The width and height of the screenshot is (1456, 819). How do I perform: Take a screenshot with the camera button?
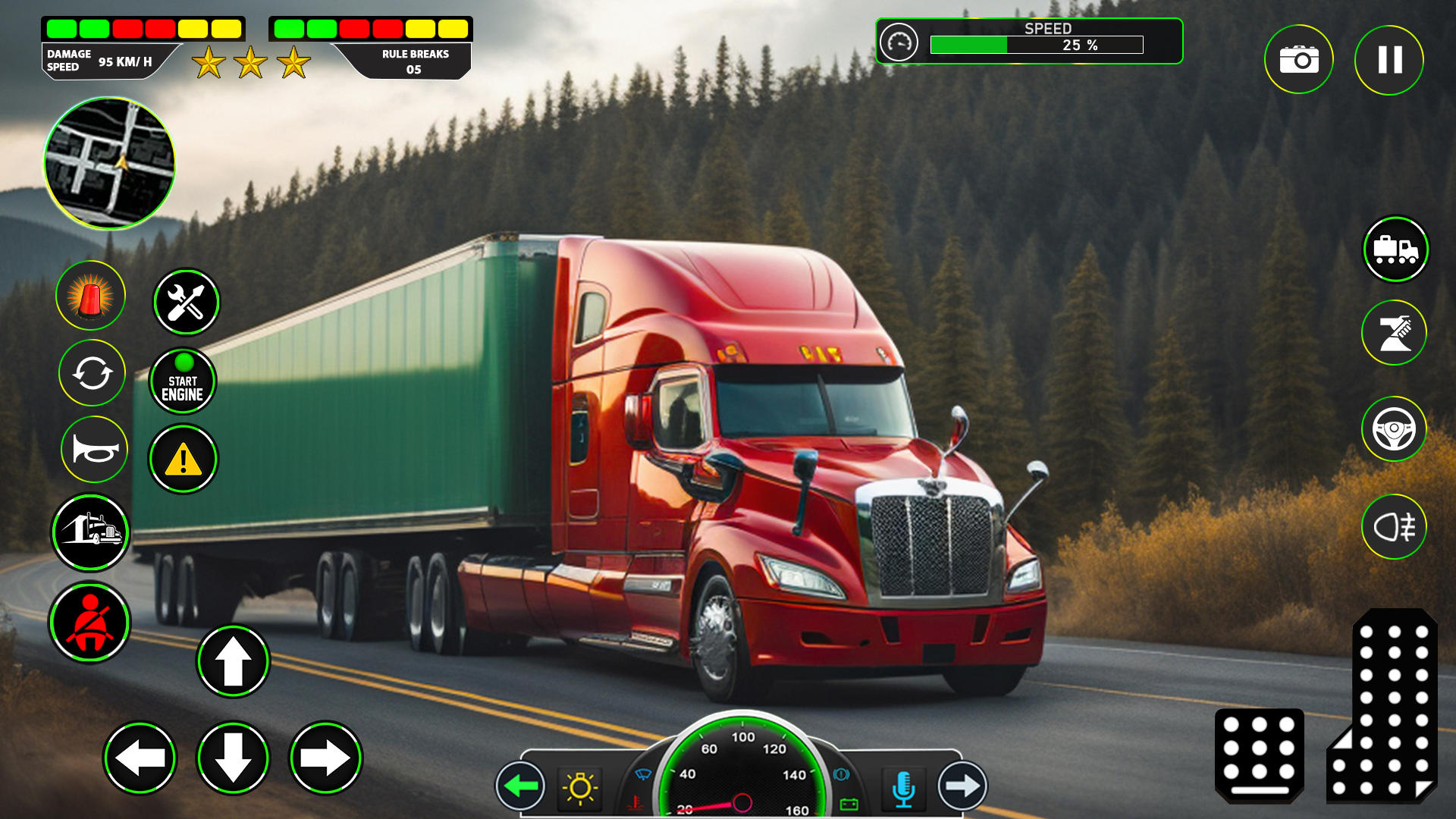1298,60
